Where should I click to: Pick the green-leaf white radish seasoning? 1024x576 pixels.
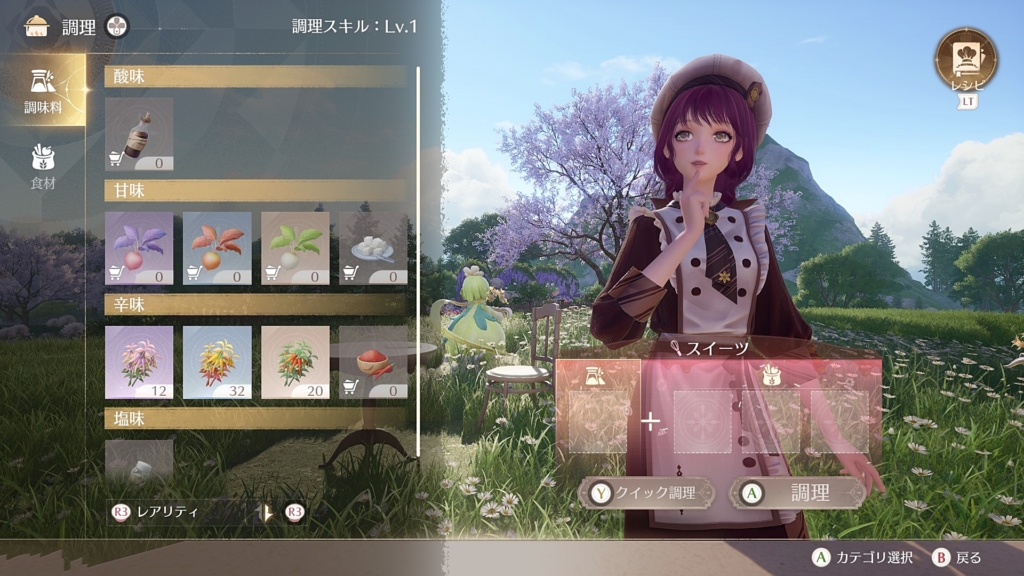(295, 247)
